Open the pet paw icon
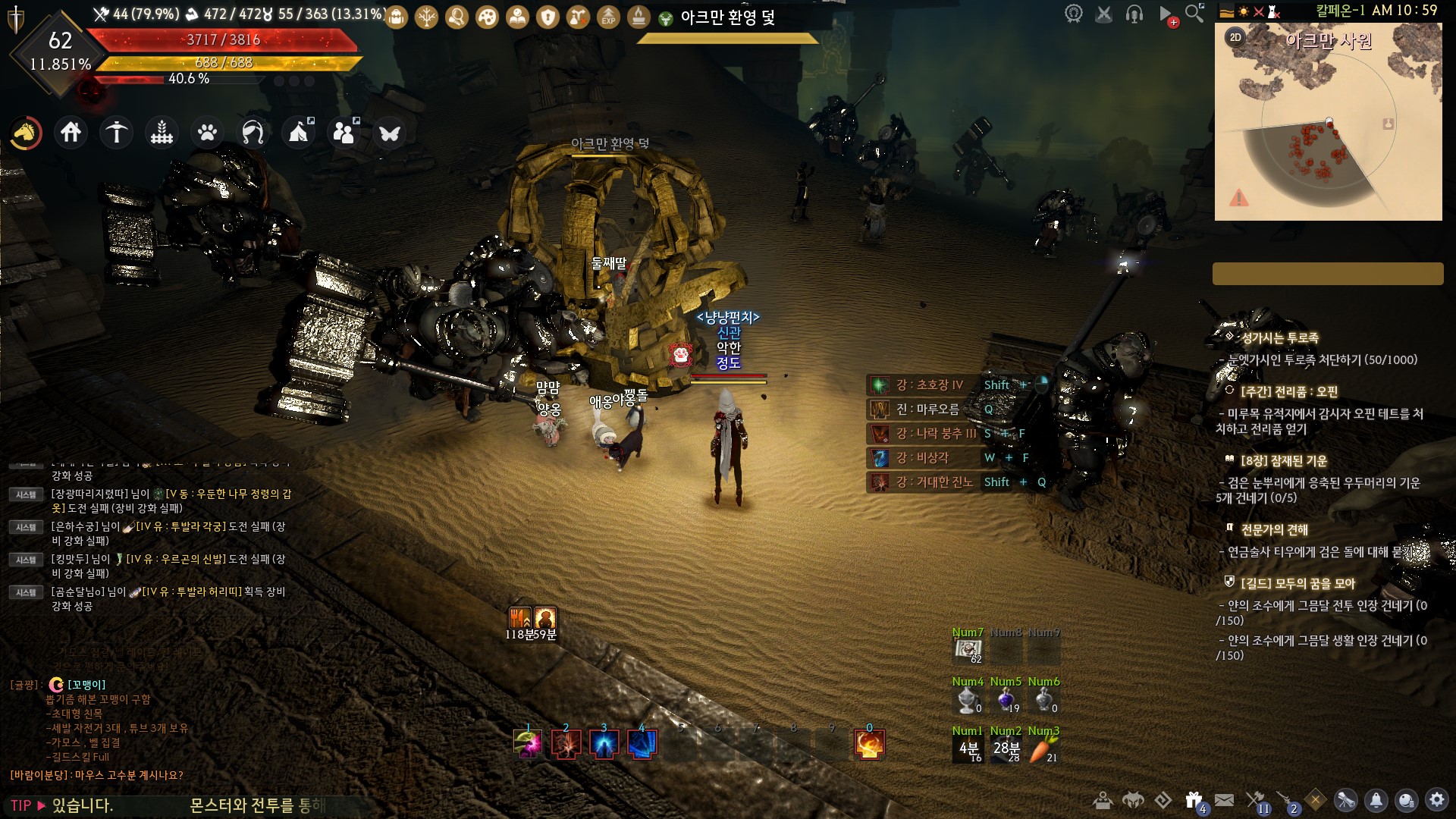Screen dimensions: 1456x819 pos(207,133)
